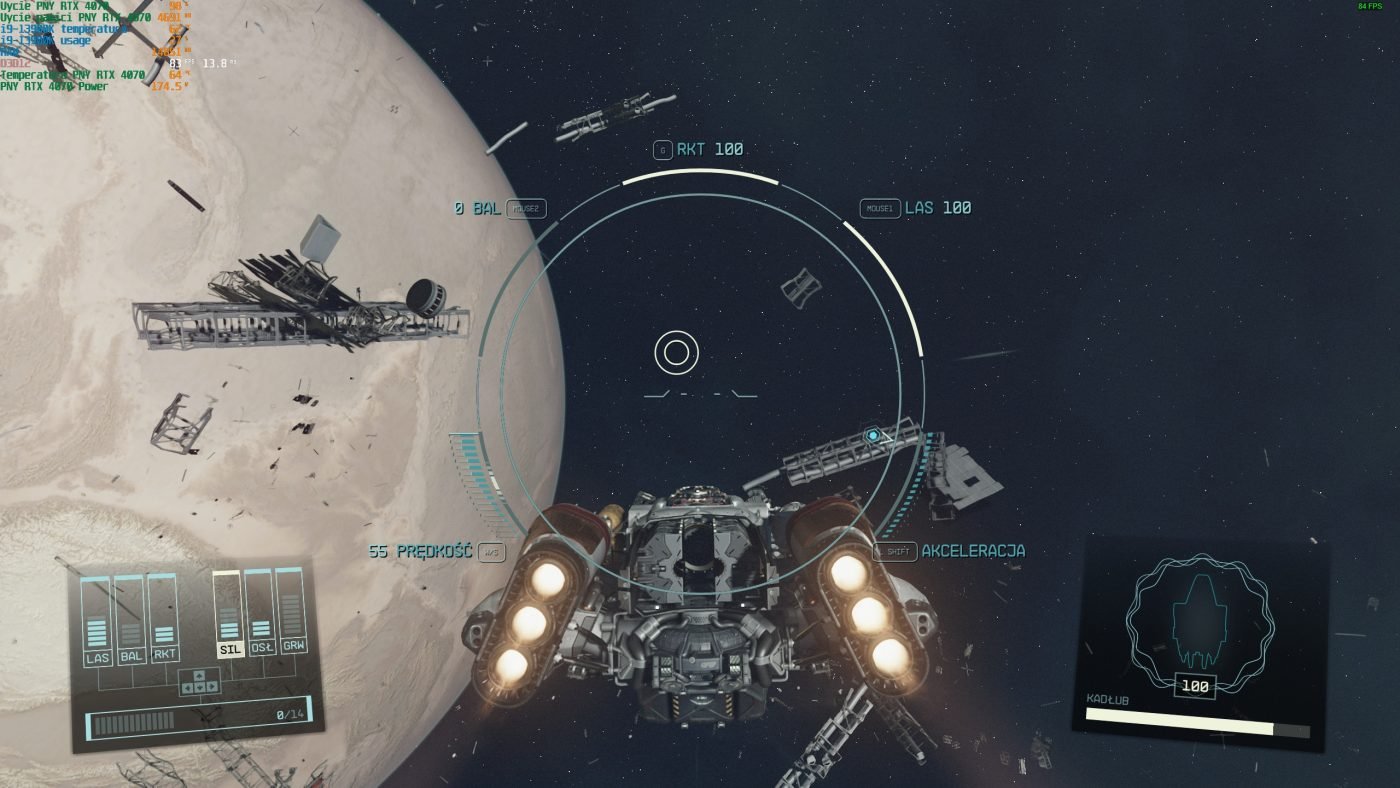
Task: Select the highlighted SIL engine power column
Action: coord(229,616)
